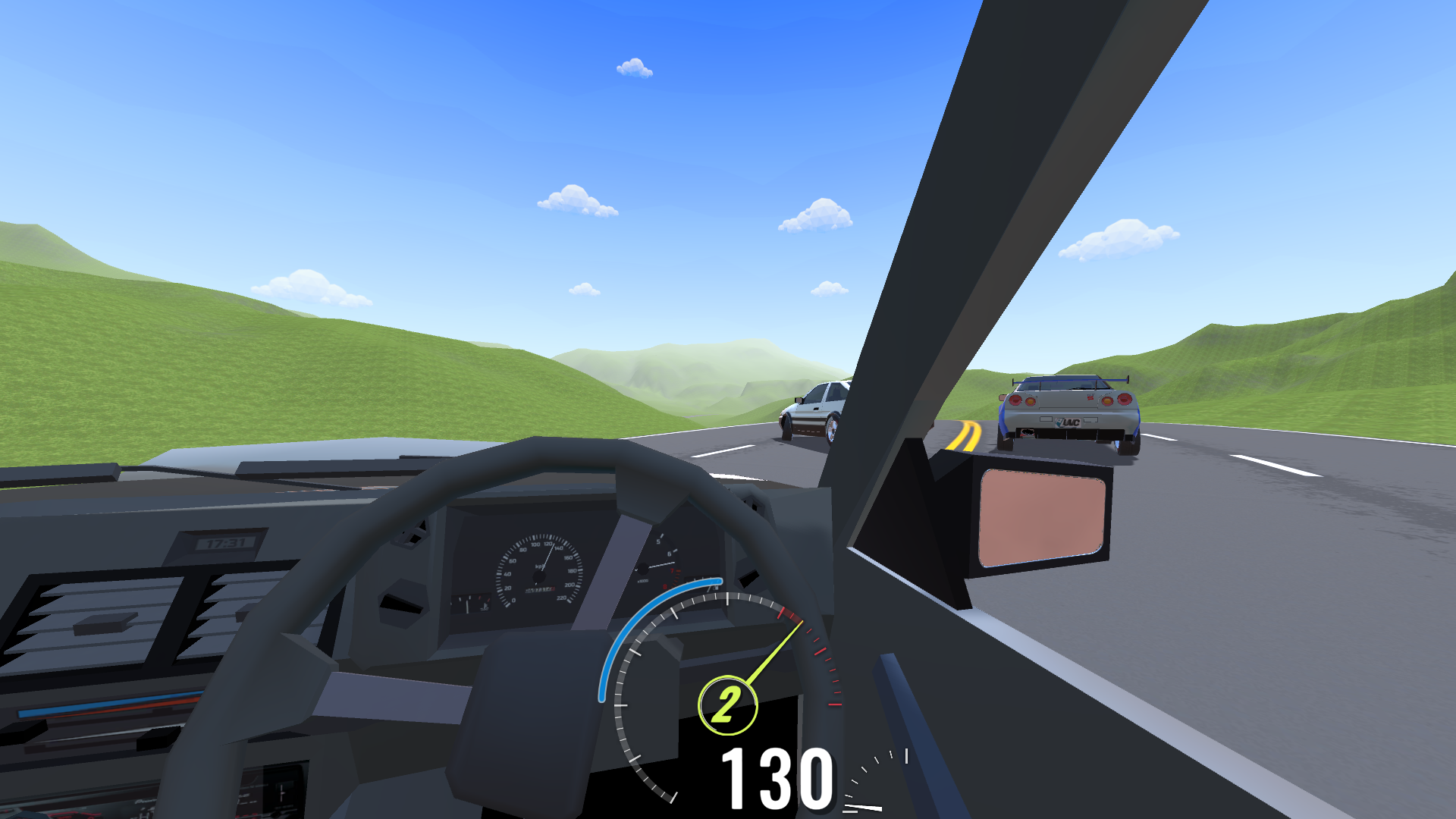
Task: Click the x1000 label on the tachometer
Action: tap(643, 581)
